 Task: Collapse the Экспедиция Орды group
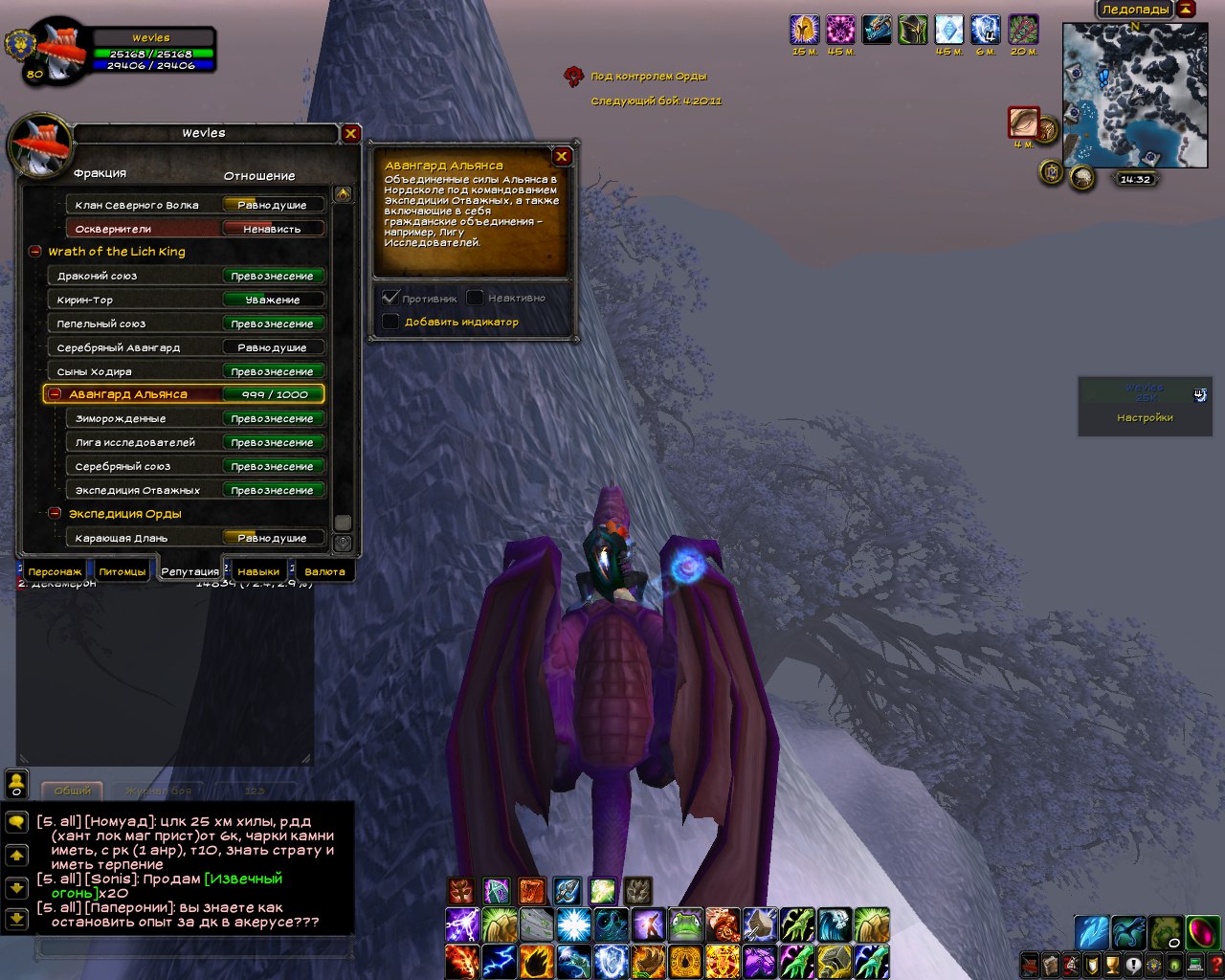(56, 514)
